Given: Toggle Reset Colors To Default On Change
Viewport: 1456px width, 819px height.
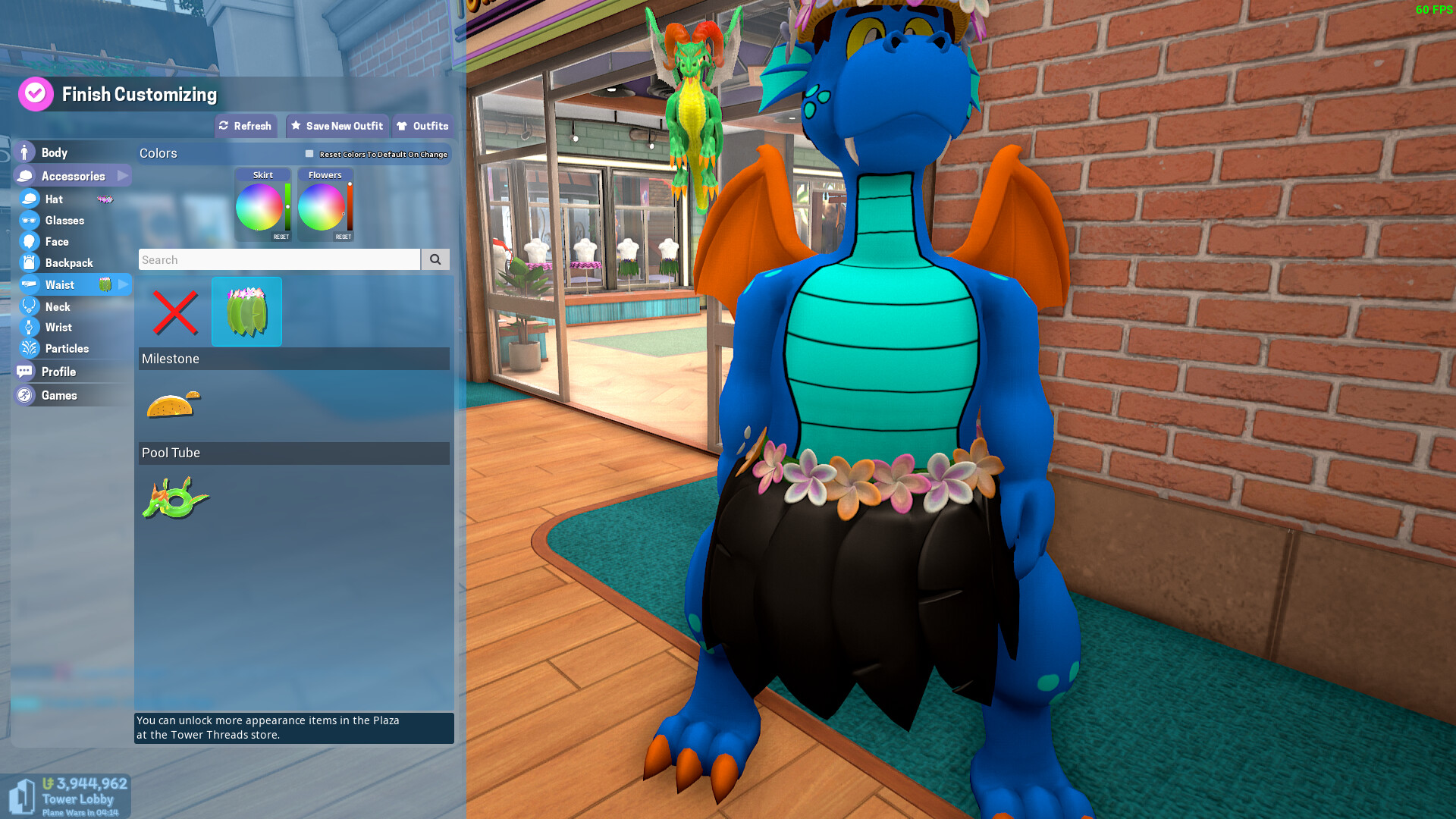Looking at the screenshot, I should pyautogui.click(x=309, y=154).
